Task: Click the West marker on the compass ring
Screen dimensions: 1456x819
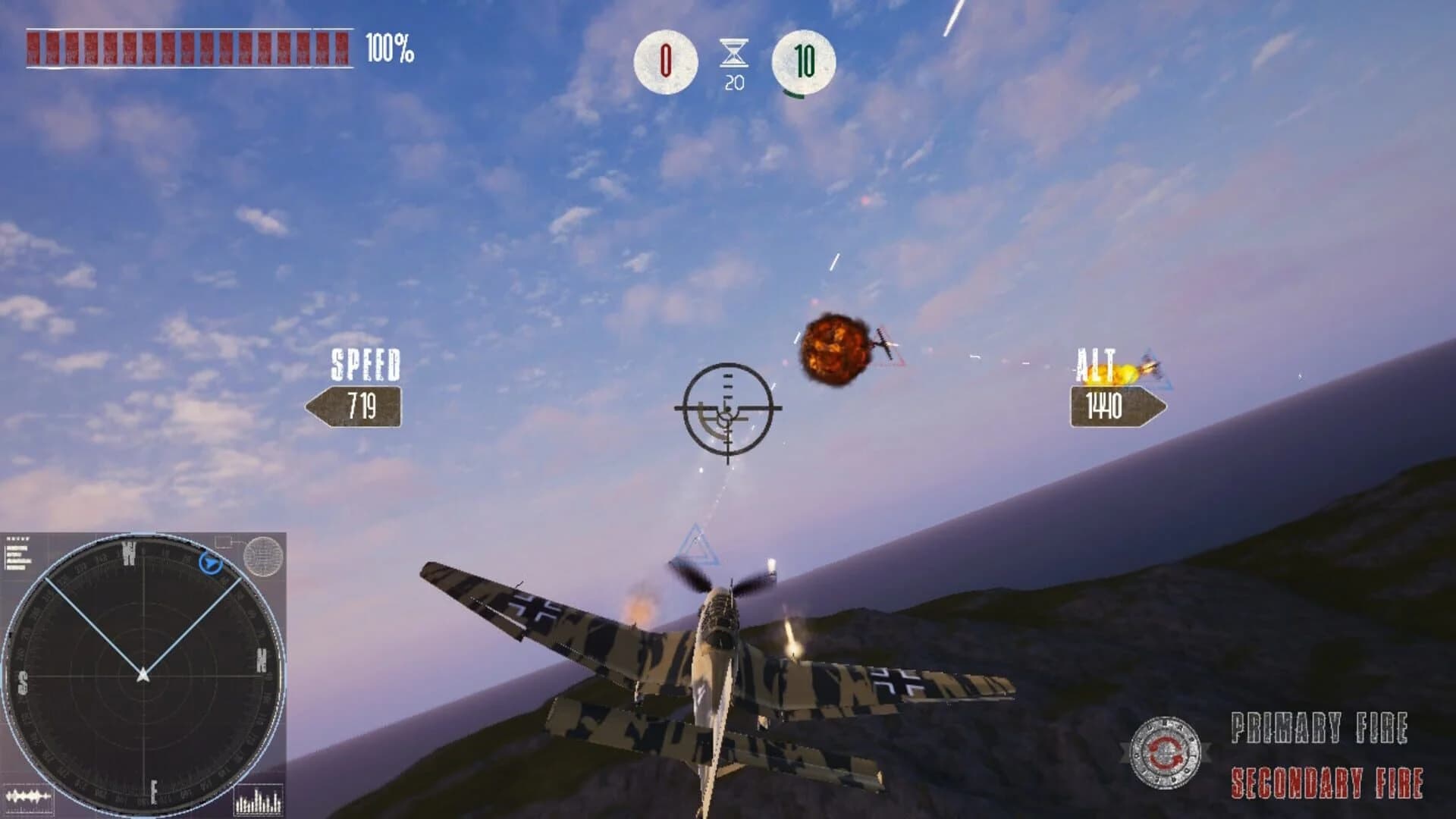Action: [x=130, y=552]
